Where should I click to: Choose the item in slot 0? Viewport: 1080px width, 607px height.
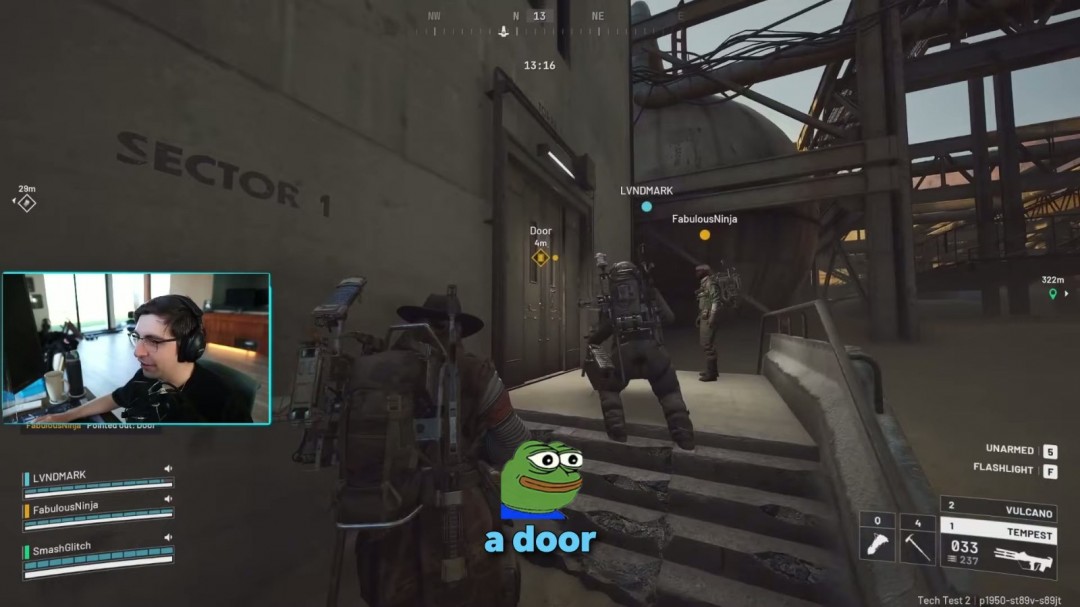click(x=877, y=539)
